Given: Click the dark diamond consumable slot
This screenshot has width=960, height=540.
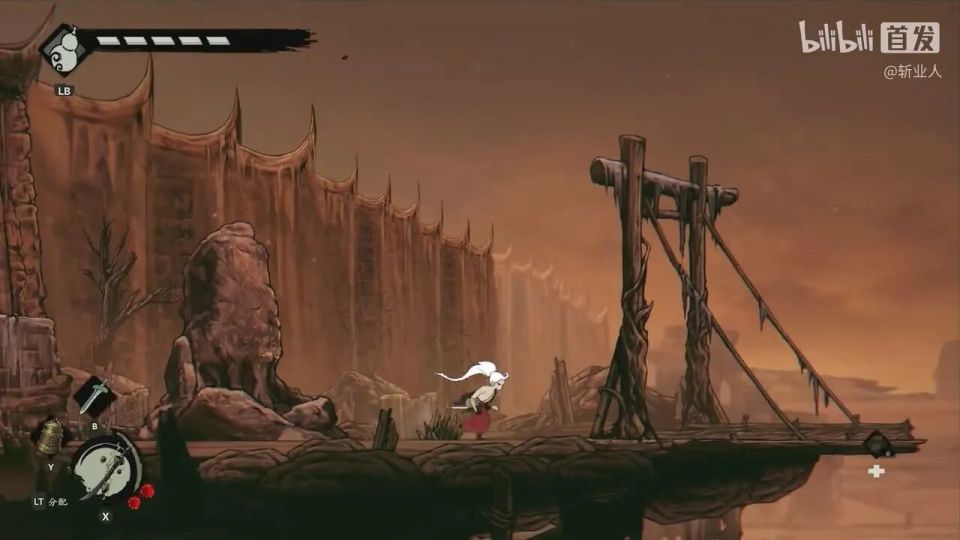Looking at the screenshot, I should click(x=877, y=444).
